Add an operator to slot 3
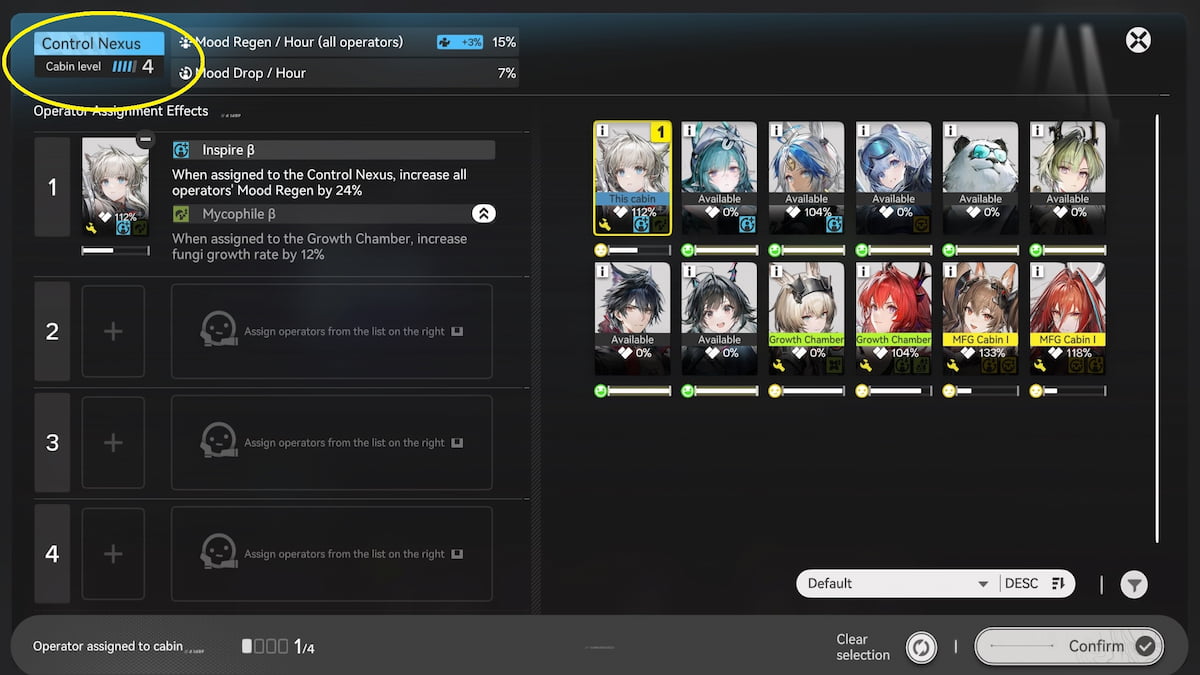1200x675 pixels. [113, 442]
